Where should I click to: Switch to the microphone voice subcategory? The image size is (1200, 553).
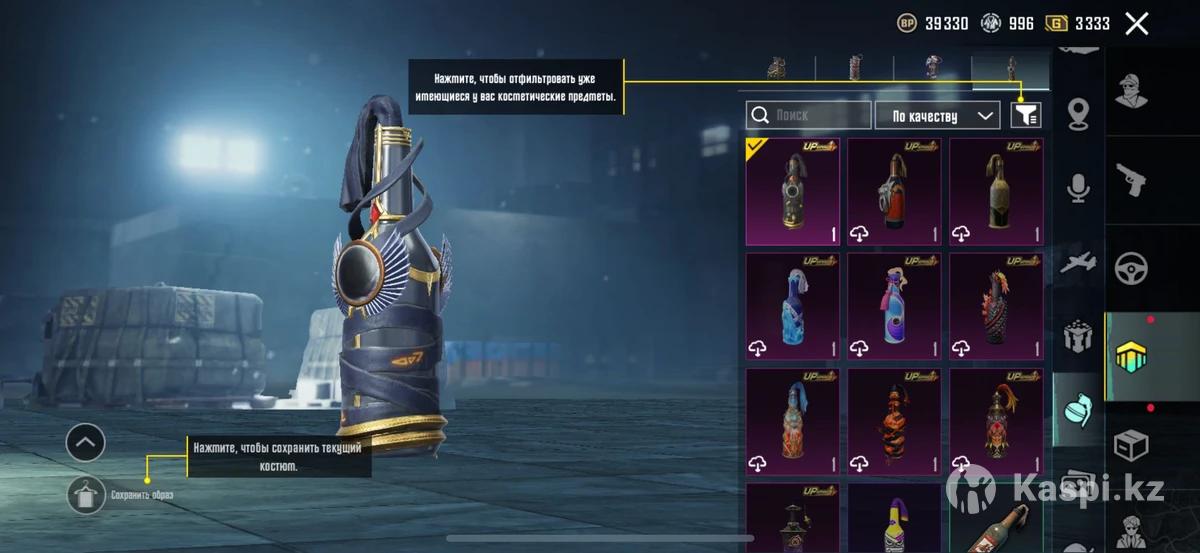1078,187
